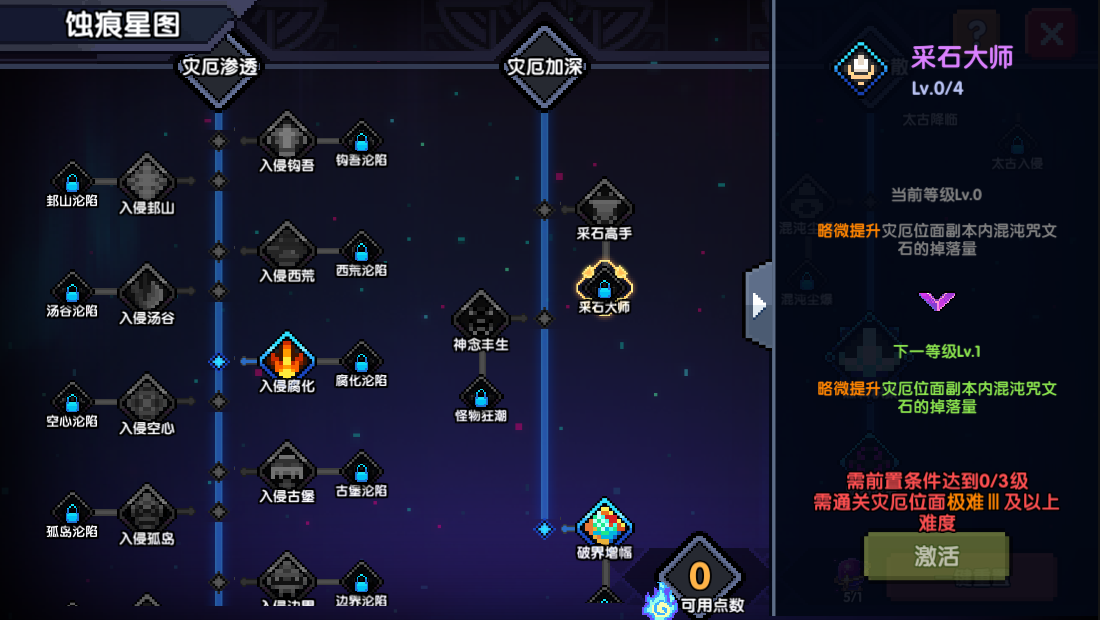The width and height of the screenshot is (1100, 620).
Task: Choose the locked 采石大师 node
Action: [604, 284]
